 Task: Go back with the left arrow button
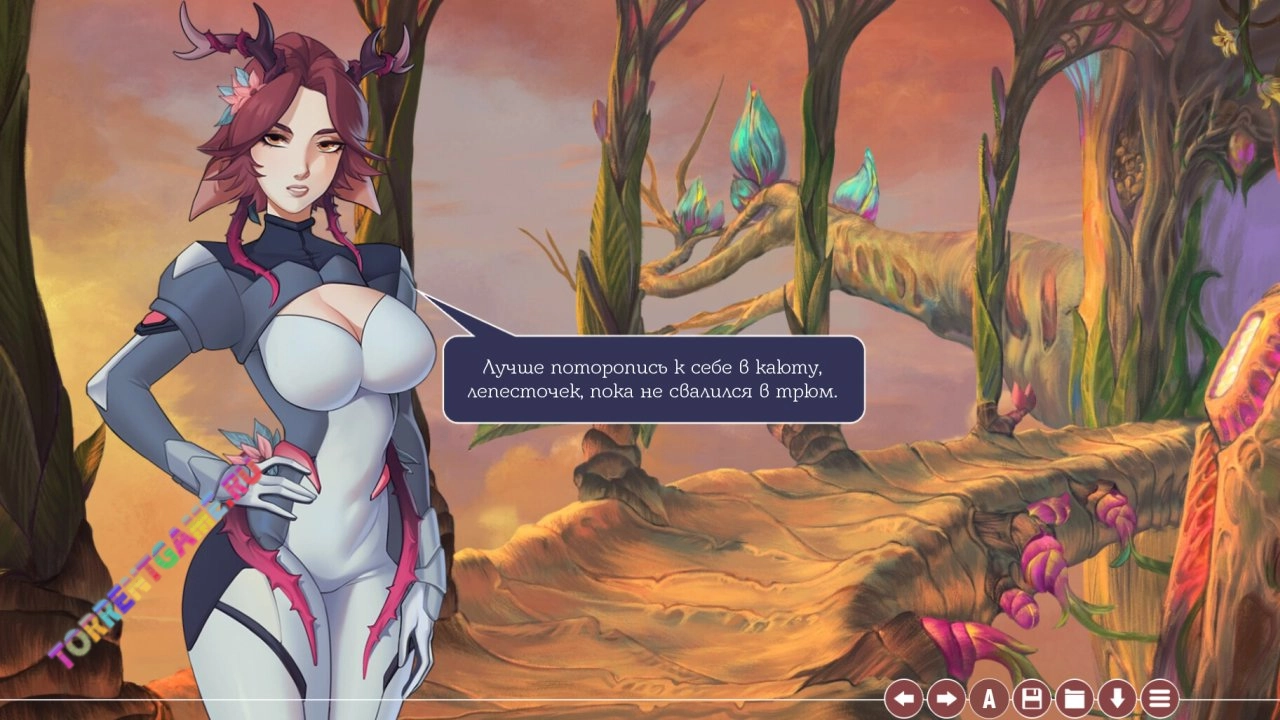pos(904,698)
